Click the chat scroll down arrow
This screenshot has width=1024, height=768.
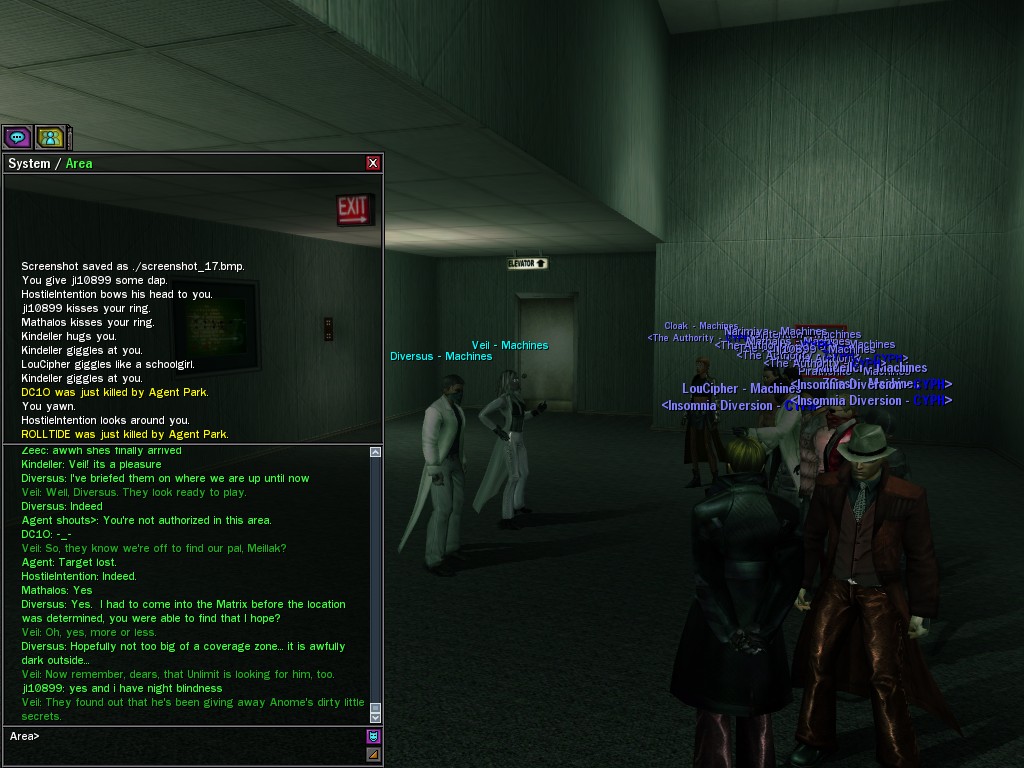pyautogui.click(x=375, y=716)
